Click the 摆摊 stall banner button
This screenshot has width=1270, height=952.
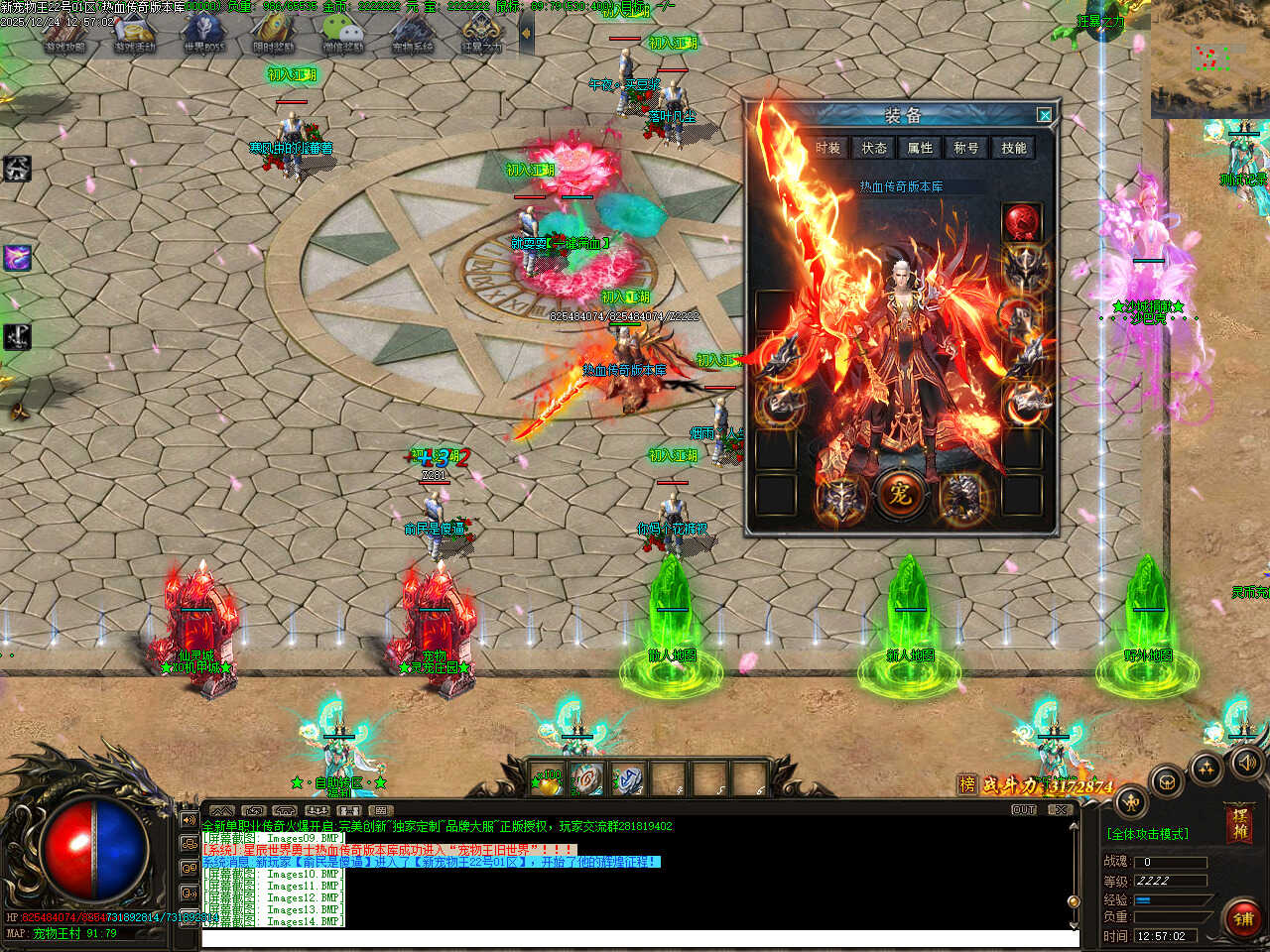(x=1239, y=824)
